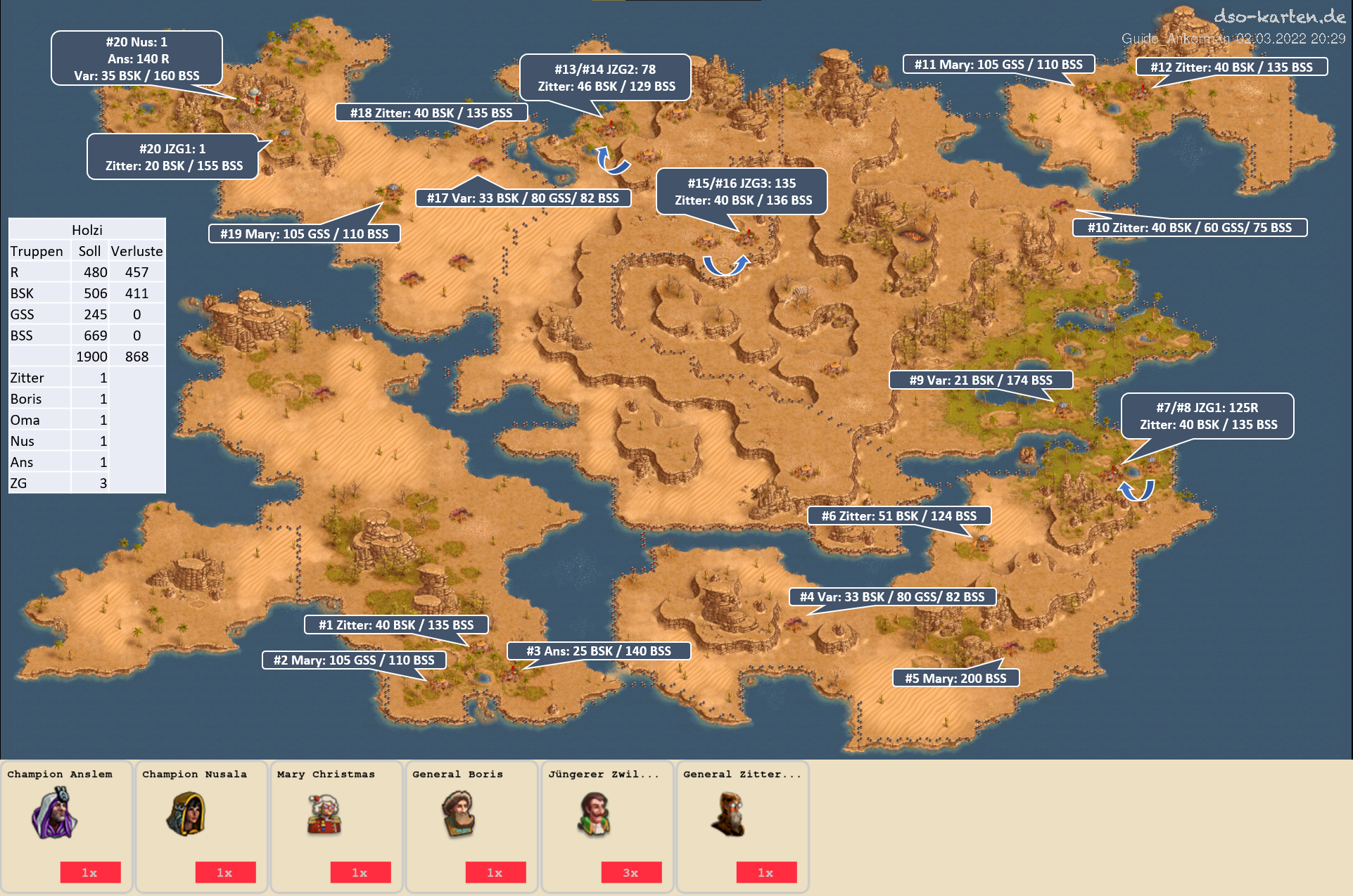Screen dimensions: 1353x896
Task: Select the #15/#16 JZG3 marker label
Action: pyautogui.click(x=742, y=191)
